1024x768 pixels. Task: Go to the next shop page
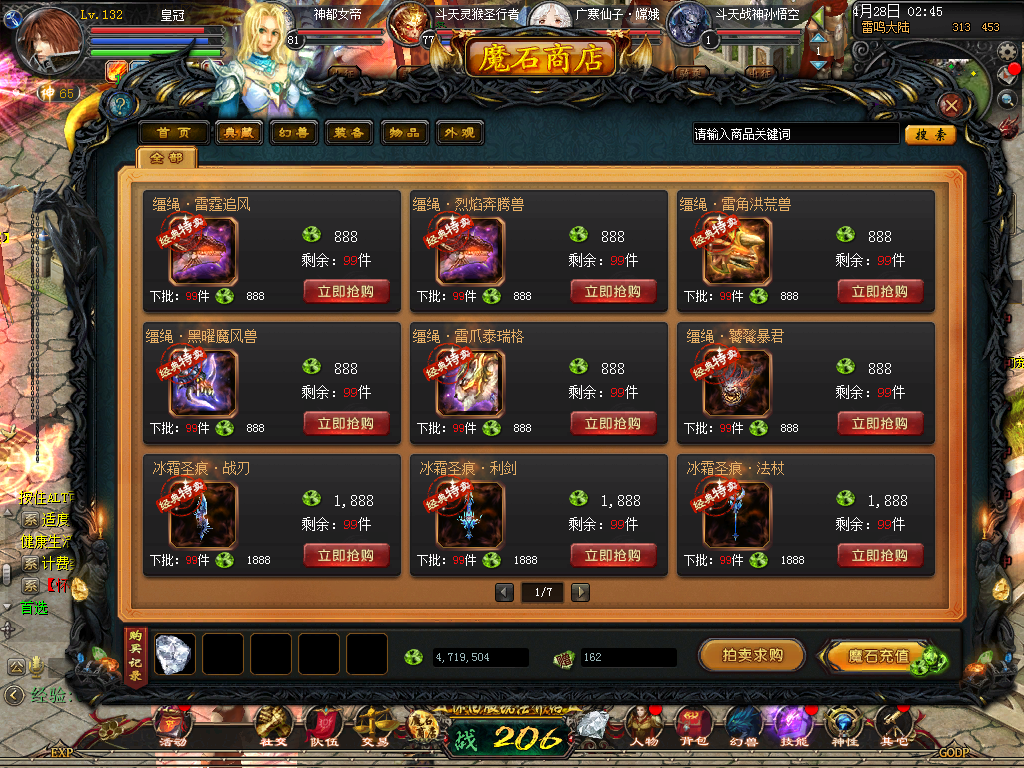click(580, 593)
